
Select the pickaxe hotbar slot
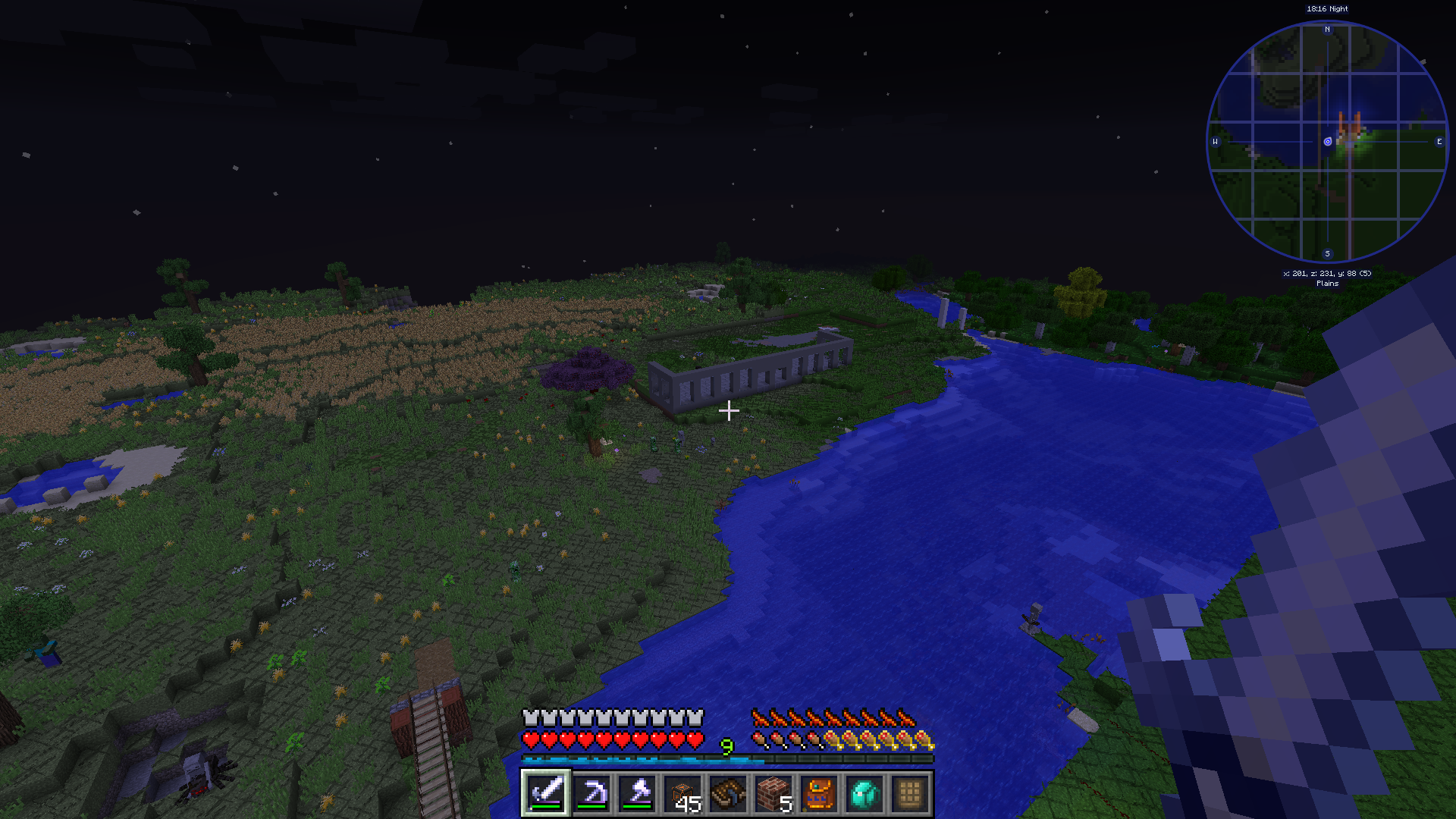591,793
